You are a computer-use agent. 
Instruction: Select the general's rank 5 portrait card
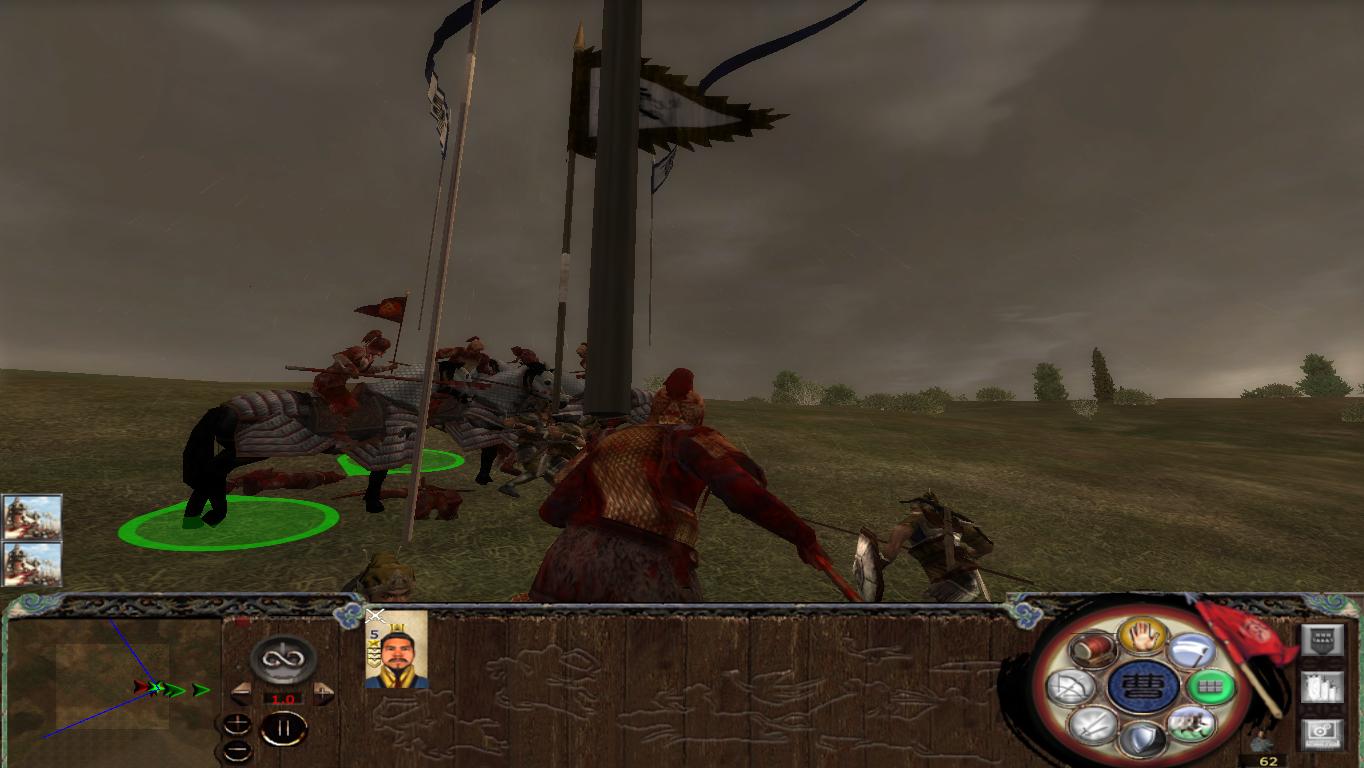pyautogui.click(x=395, y=660)
